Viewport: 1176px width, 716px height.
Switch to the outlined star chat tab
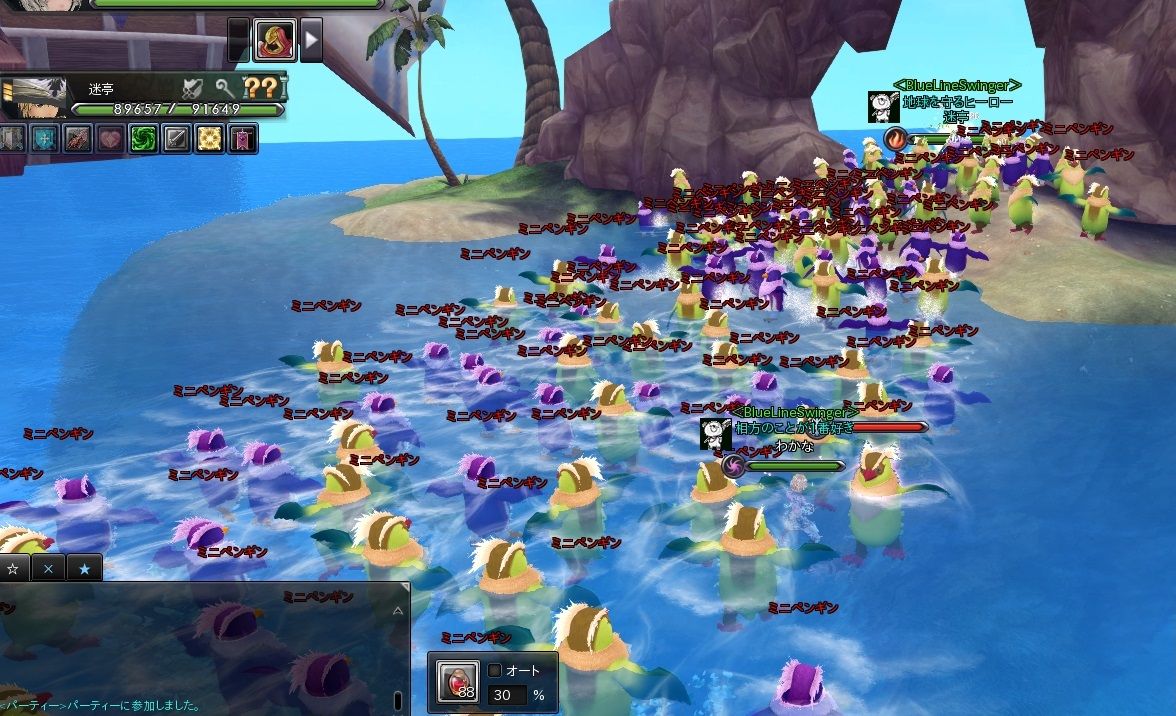point(14,568)
